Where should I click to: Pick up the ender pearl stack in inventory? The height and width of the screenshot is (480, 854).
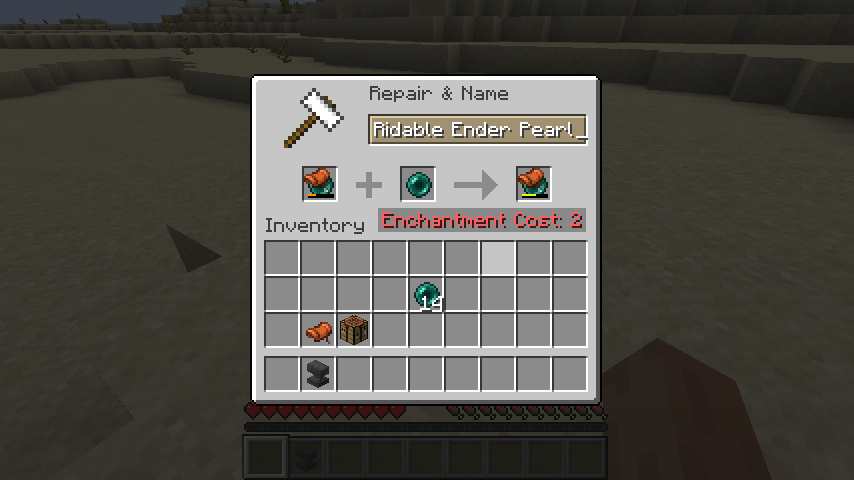point(427,295)
